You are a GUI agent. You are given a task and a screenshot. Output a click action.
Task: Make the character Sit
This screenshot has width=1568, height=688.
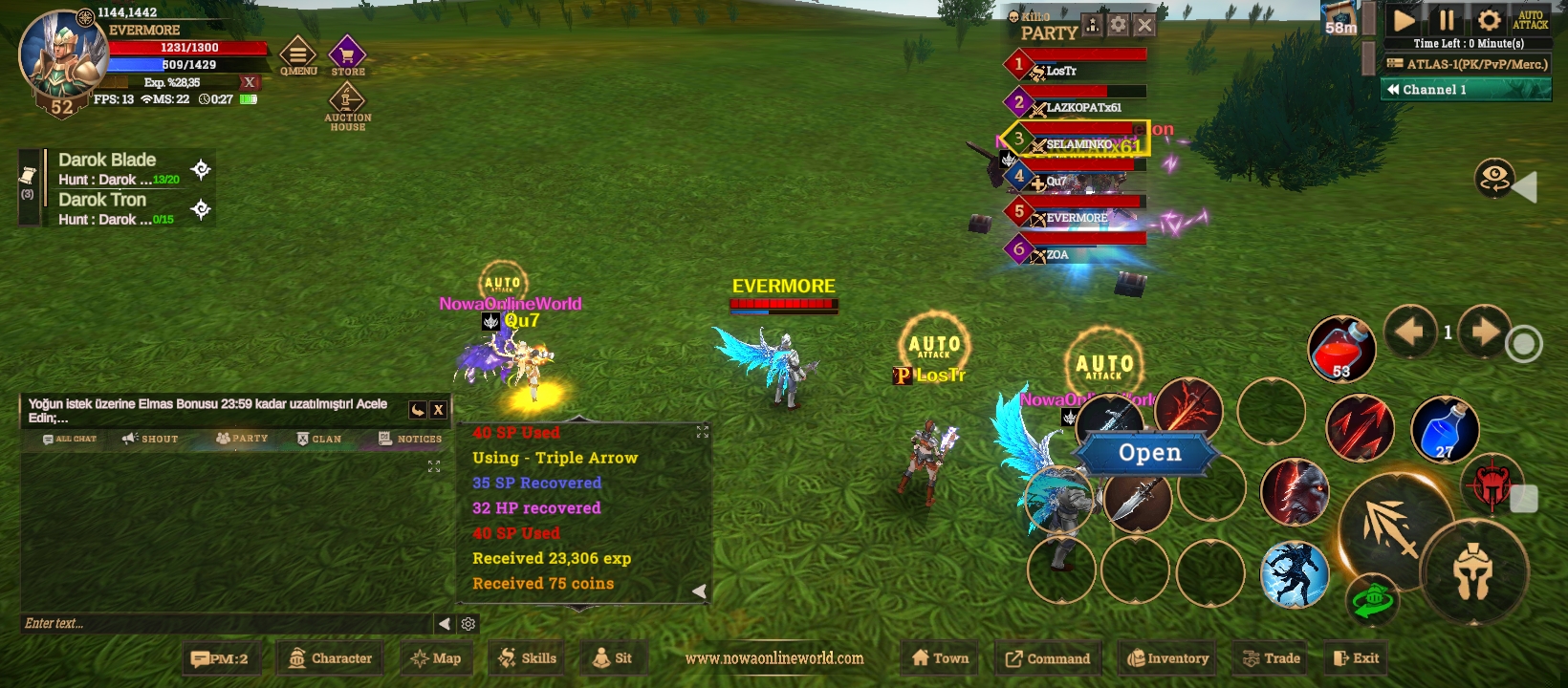[x=612, y=658]
